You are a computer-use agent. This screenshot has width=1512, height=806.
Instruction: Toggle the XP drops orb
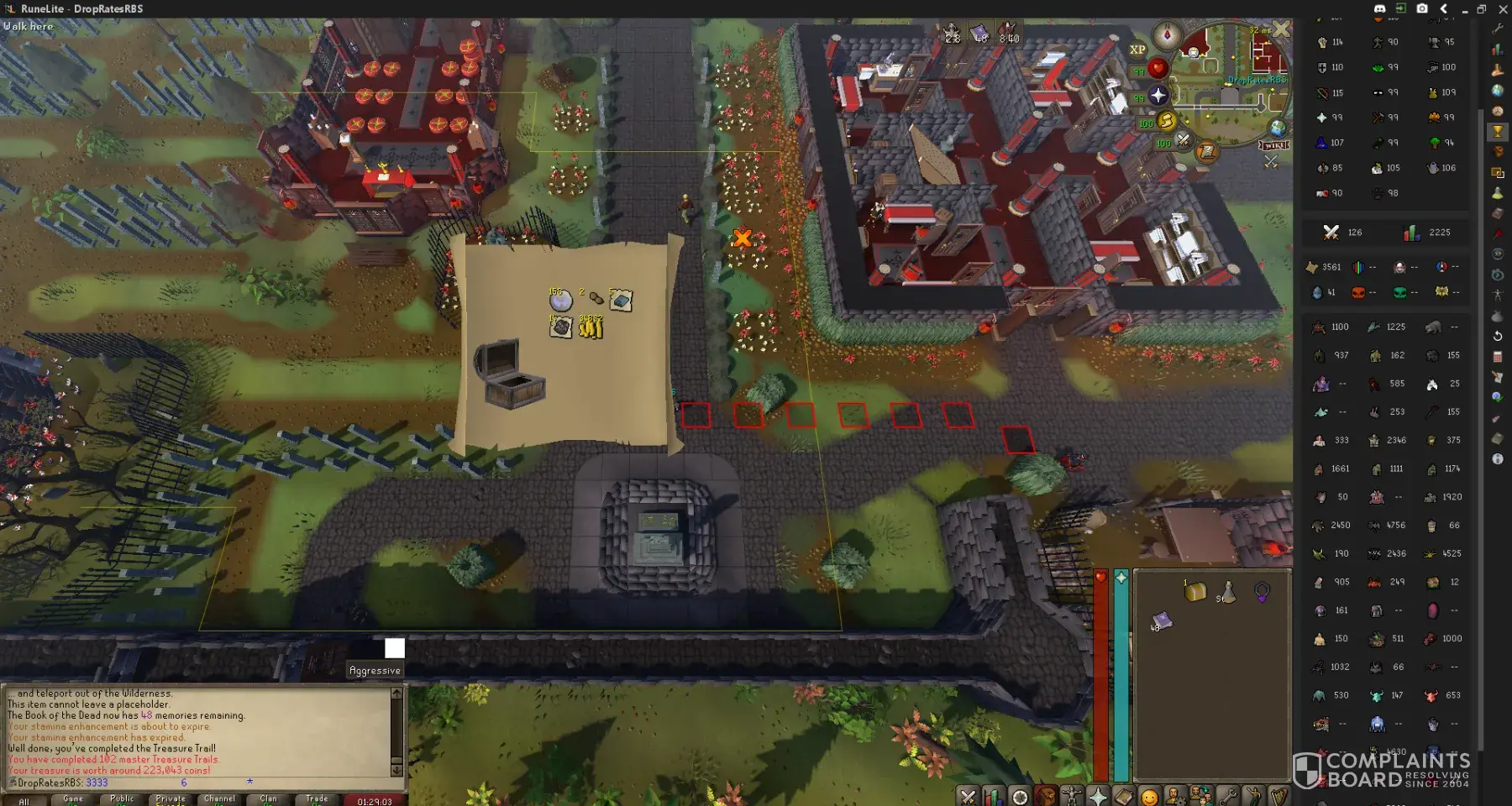pyautogui.click(x=1137, y=50)
